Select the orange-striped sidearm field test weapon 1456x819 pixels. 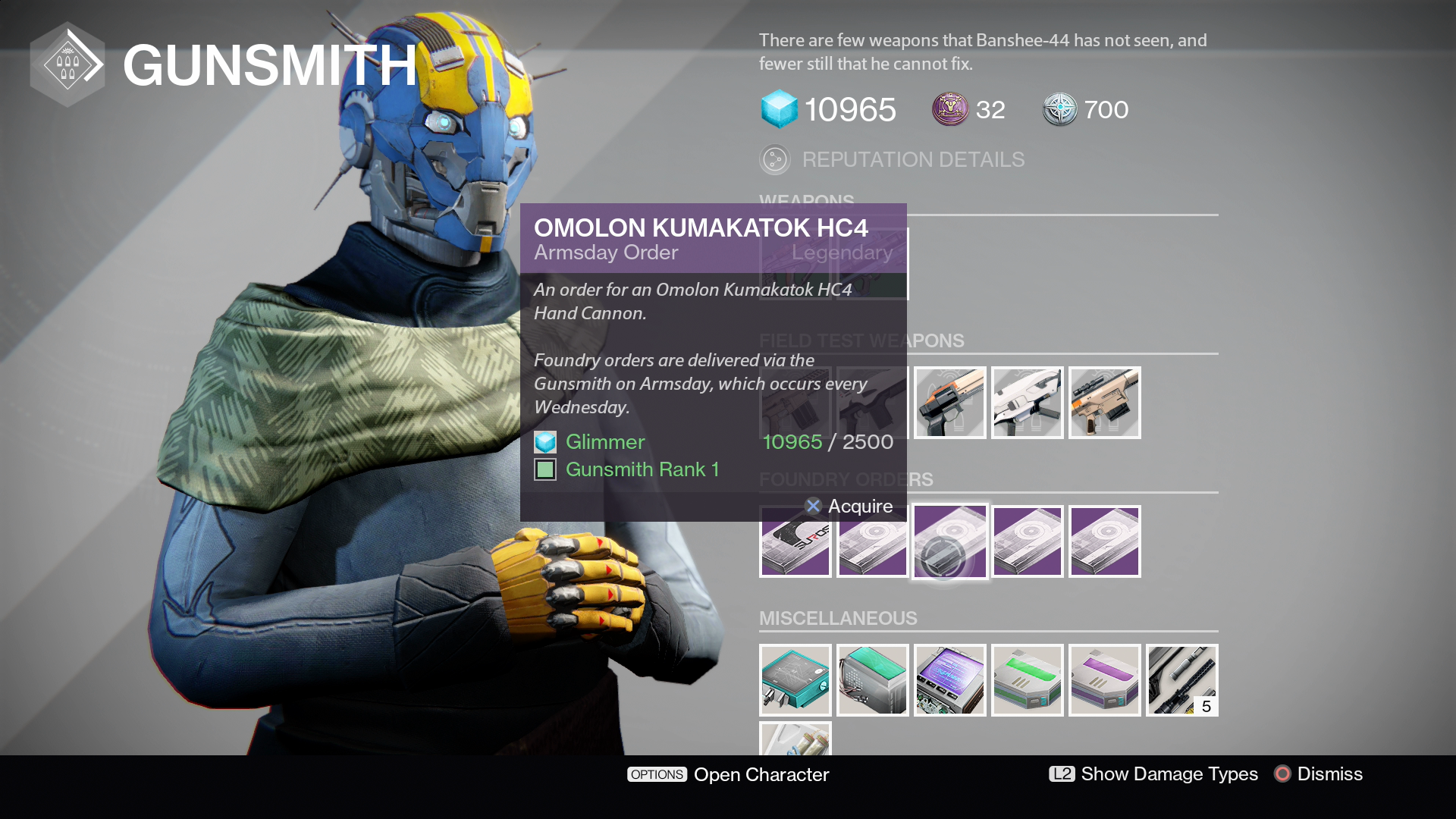pos(949,403)
